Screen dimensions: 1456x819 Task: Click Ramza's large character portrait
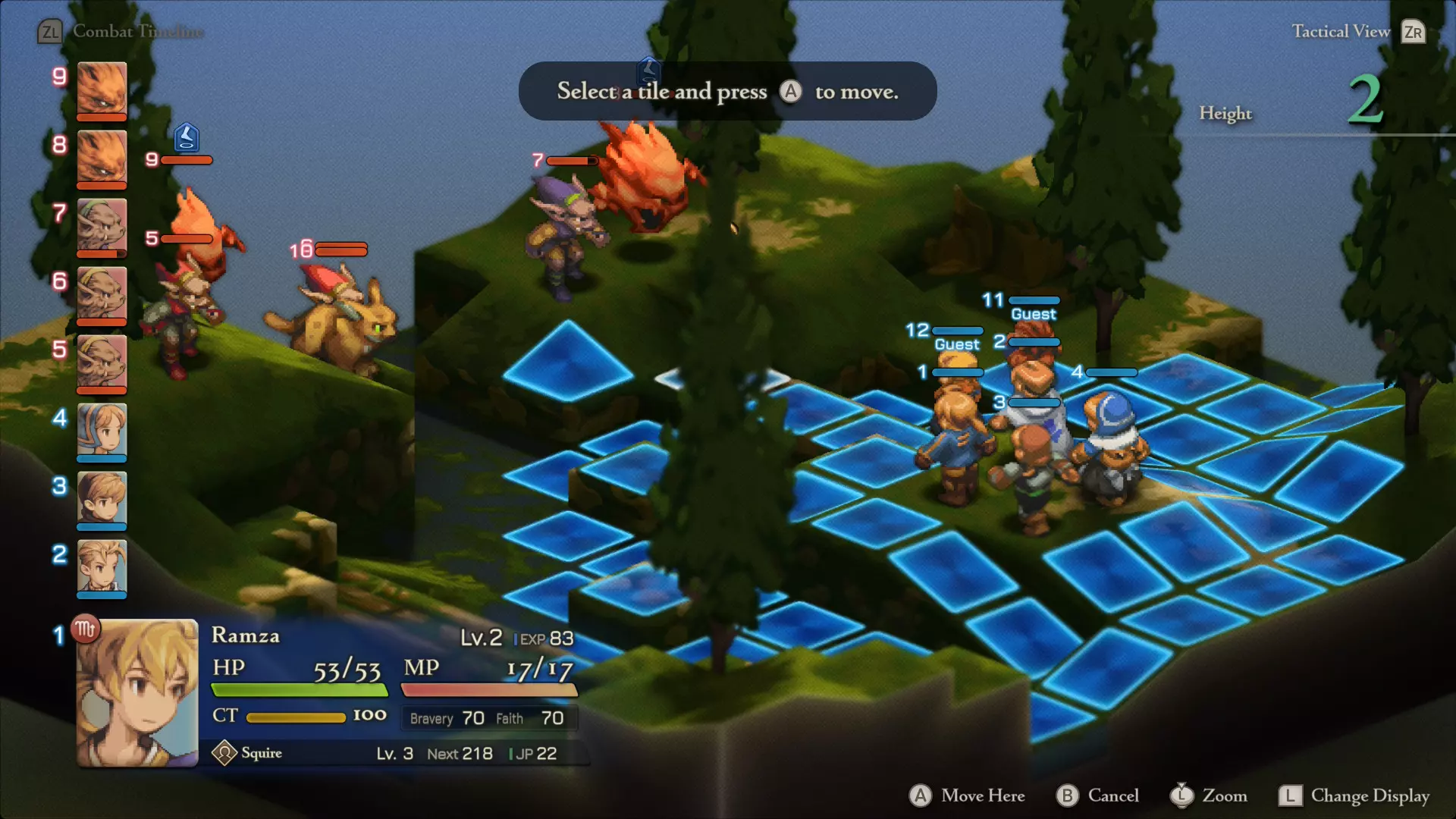tap(137, 693)
